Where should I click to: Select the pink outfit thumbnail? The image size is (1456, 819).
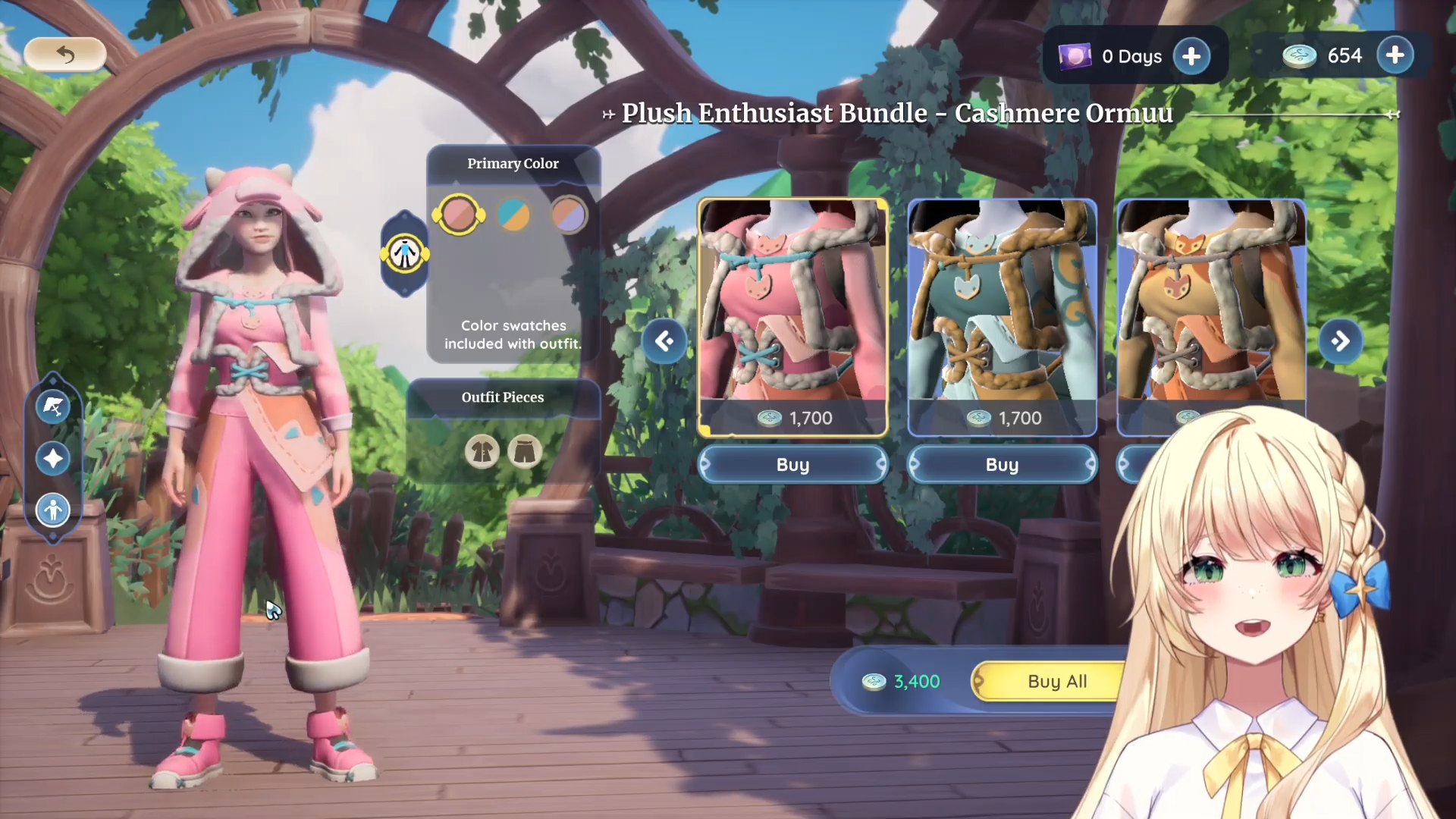point(792,303)
